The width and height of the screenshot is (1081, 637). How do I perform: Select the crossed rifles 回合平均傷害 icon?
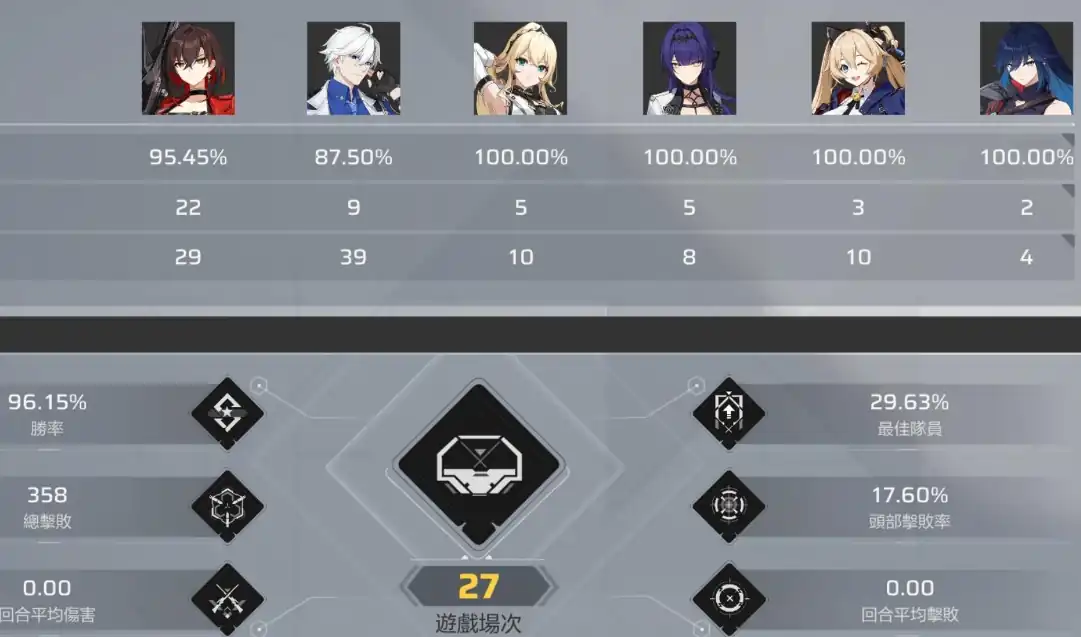click(227, 599)
